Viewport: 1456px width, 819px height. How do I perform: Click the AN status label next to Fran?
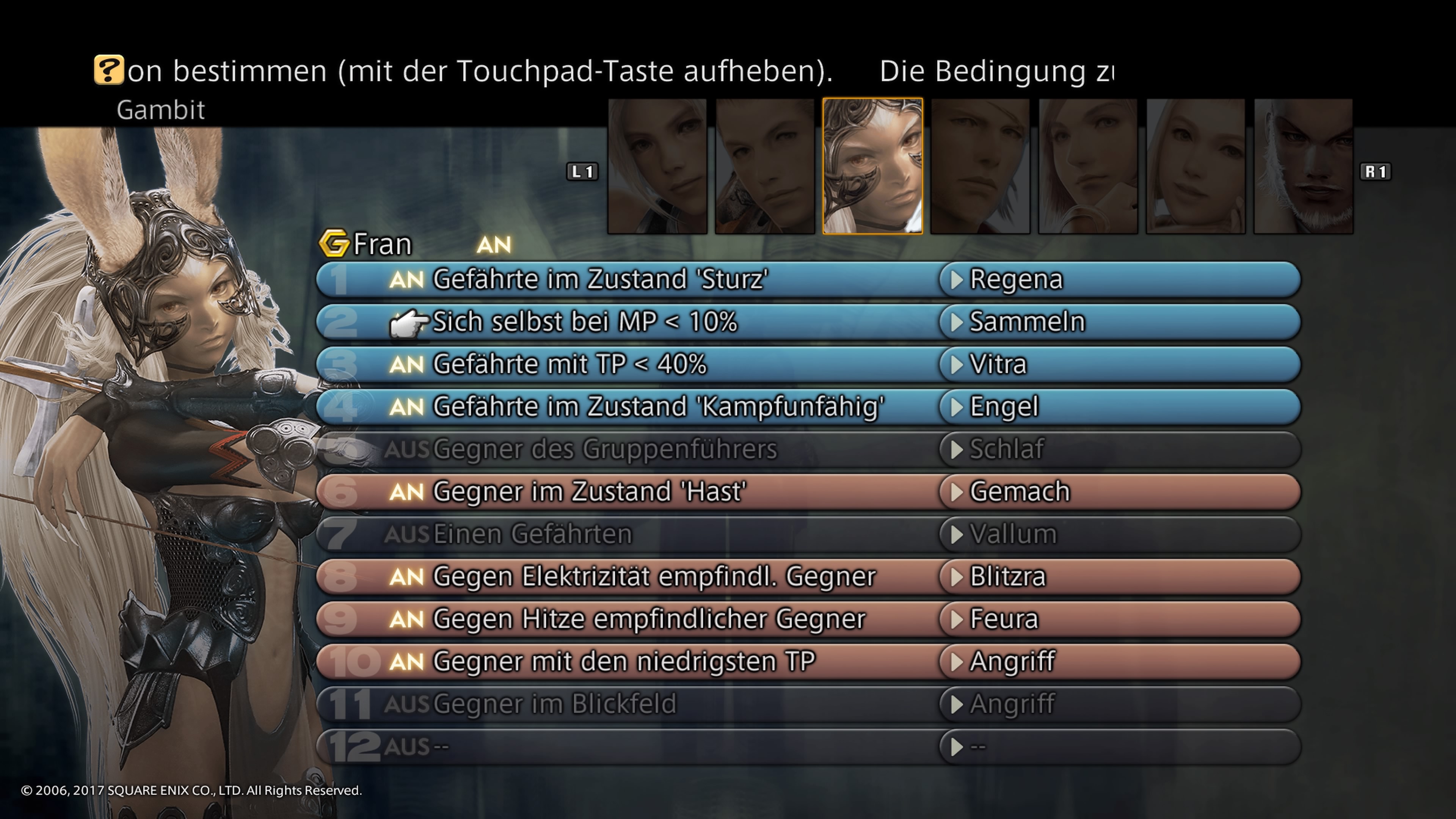(x=494, y=245)
